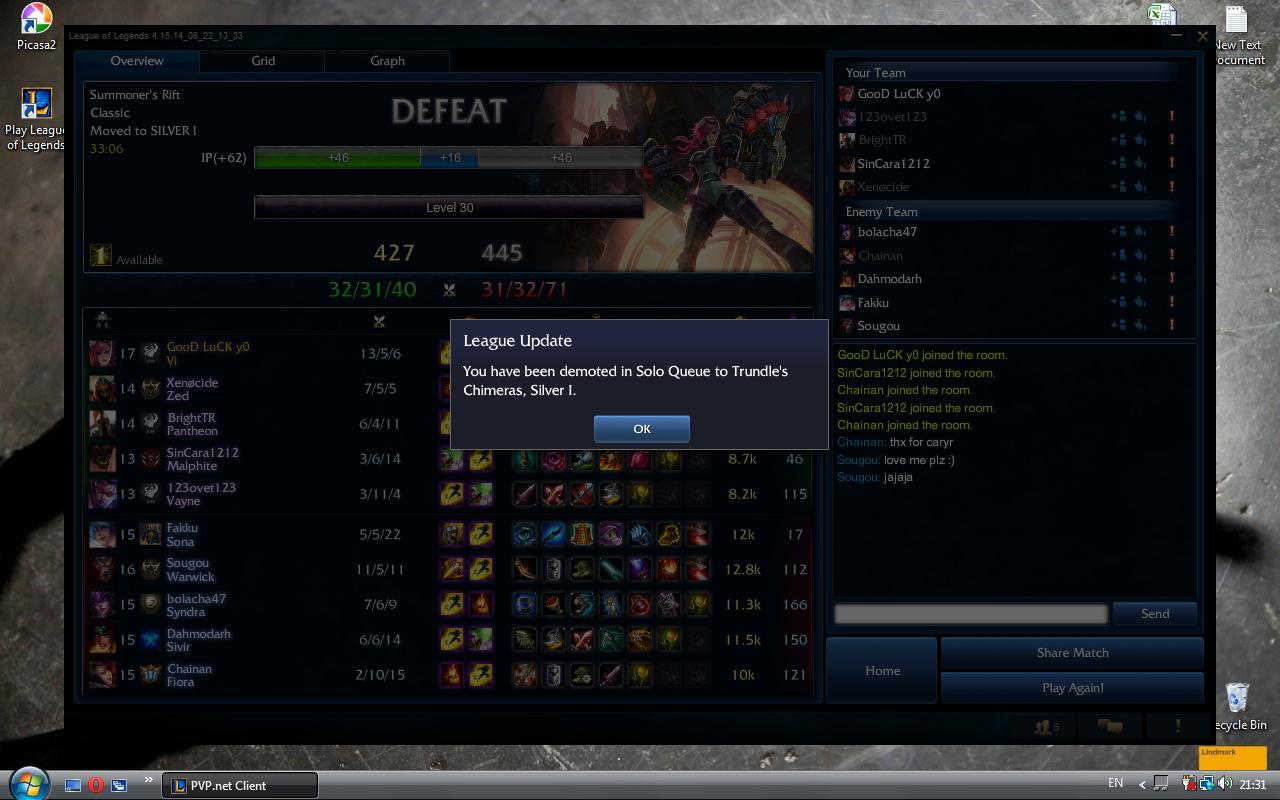Select the Overview tab
Viewport: 1280px width, 800px height.
137,61
